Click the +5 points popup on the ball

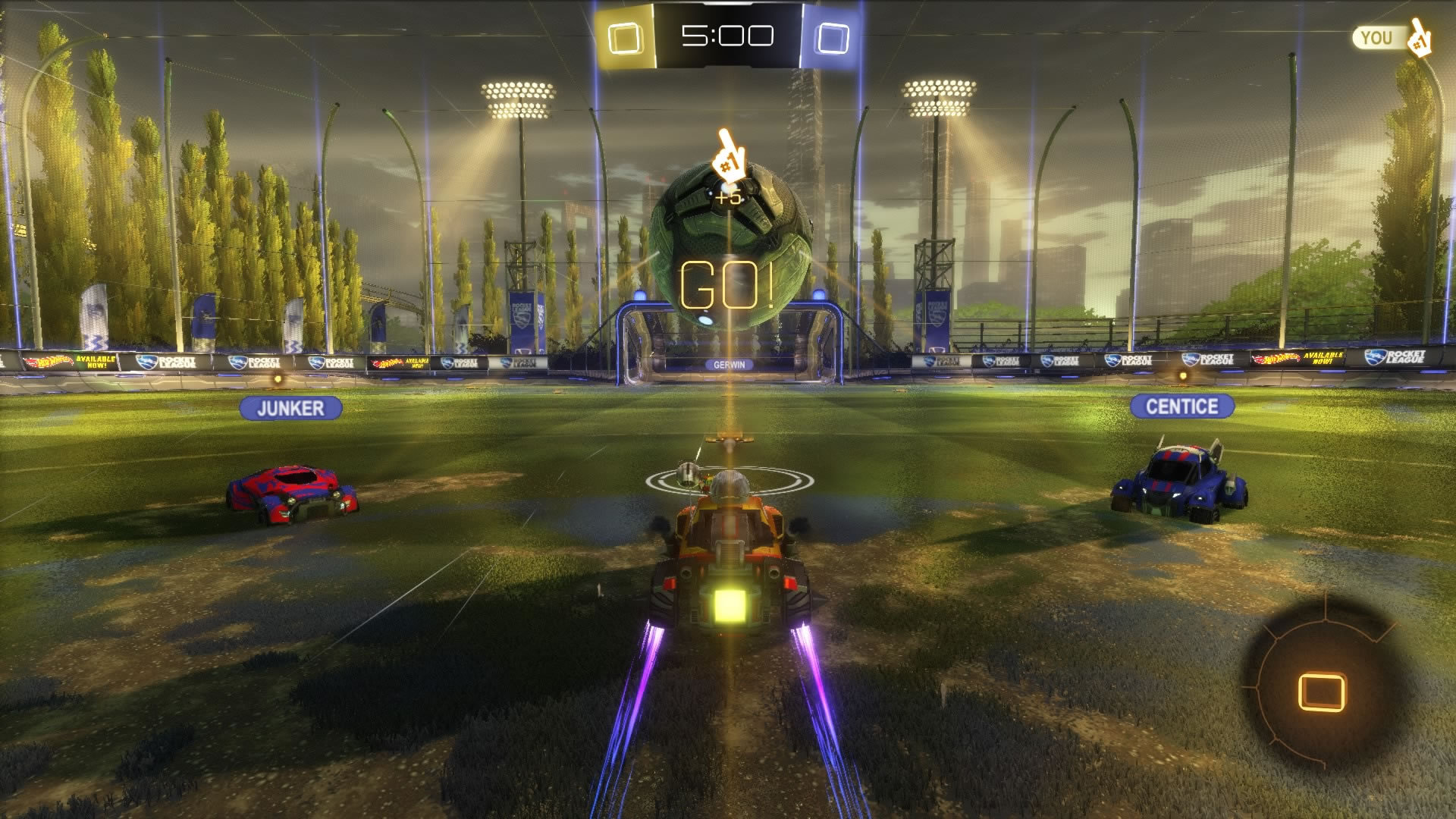[x=730, y=196]
